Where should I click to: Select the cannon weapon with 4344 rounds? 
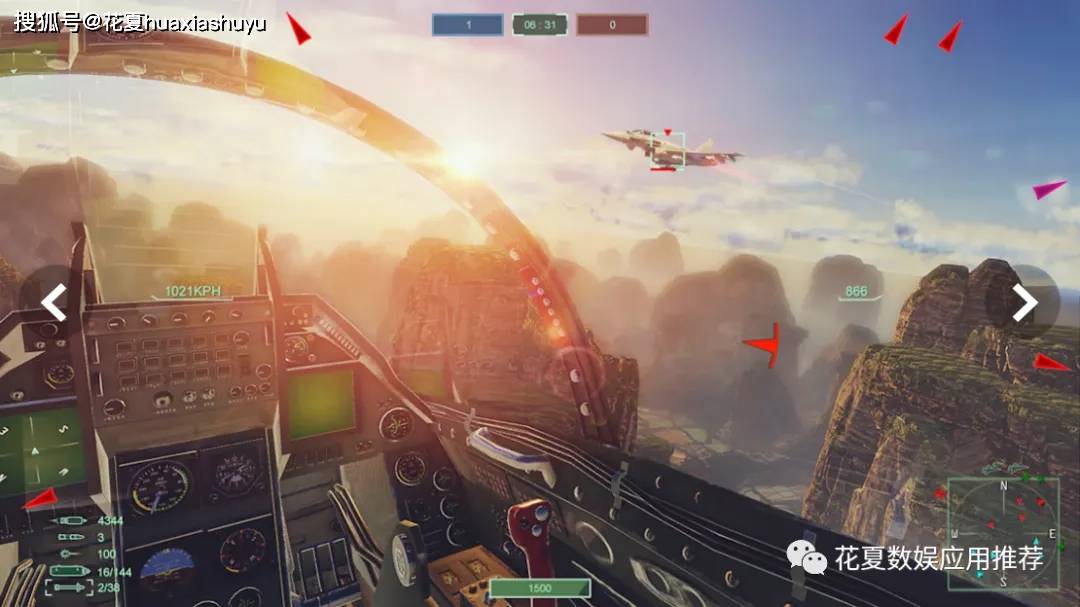click(x=70, y=521)
